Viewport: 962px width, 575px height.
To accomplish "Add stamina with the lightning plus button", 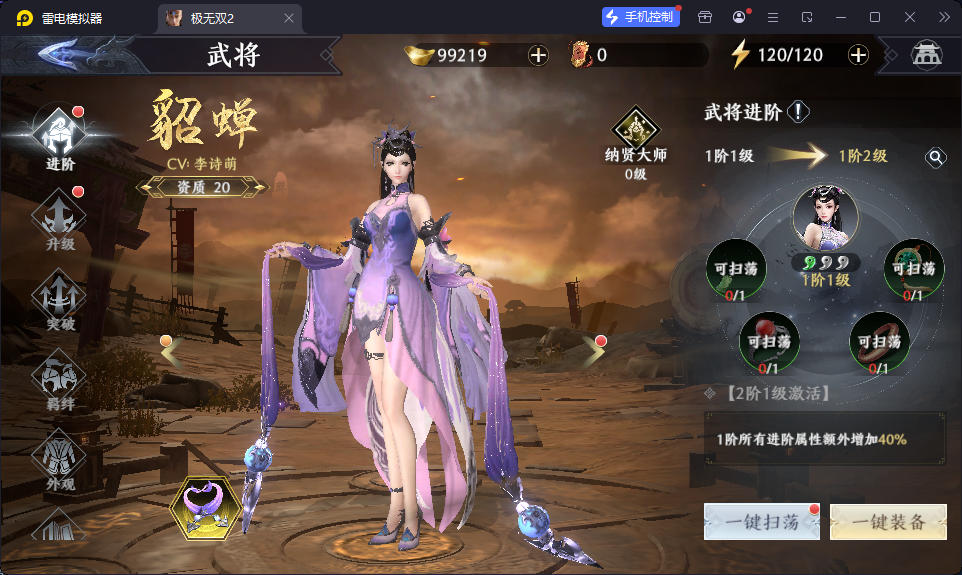I will pyautogui.click(x=858, y=55).
